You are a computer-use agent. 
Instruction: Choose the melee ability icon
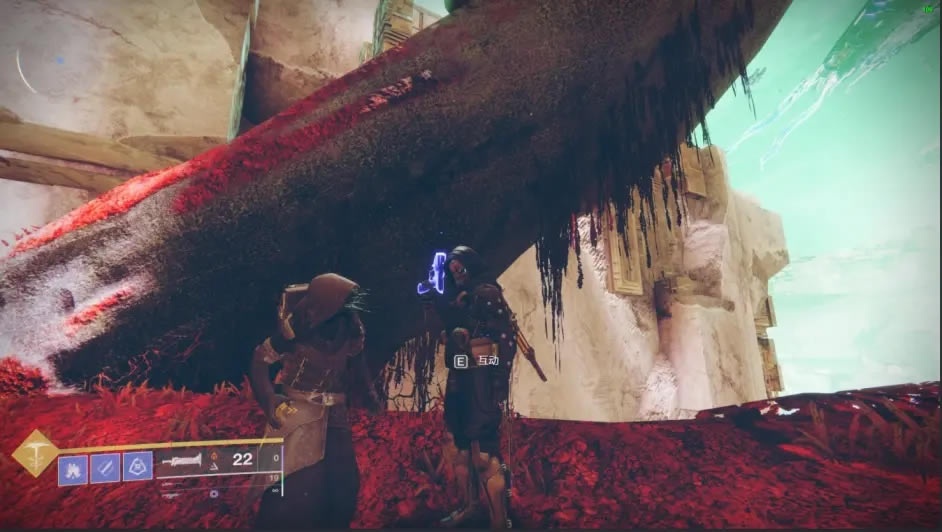pos(105,466)
